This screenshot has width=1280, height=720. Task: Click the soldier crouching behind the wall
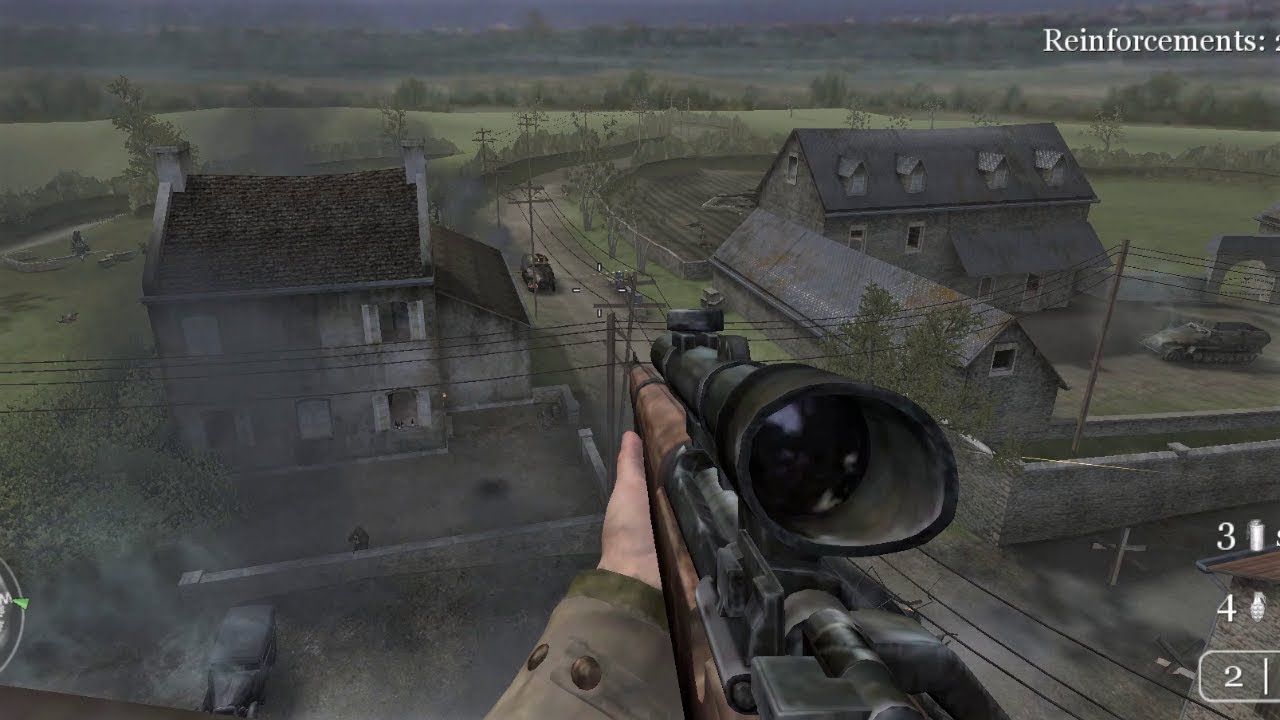point(357,540)
